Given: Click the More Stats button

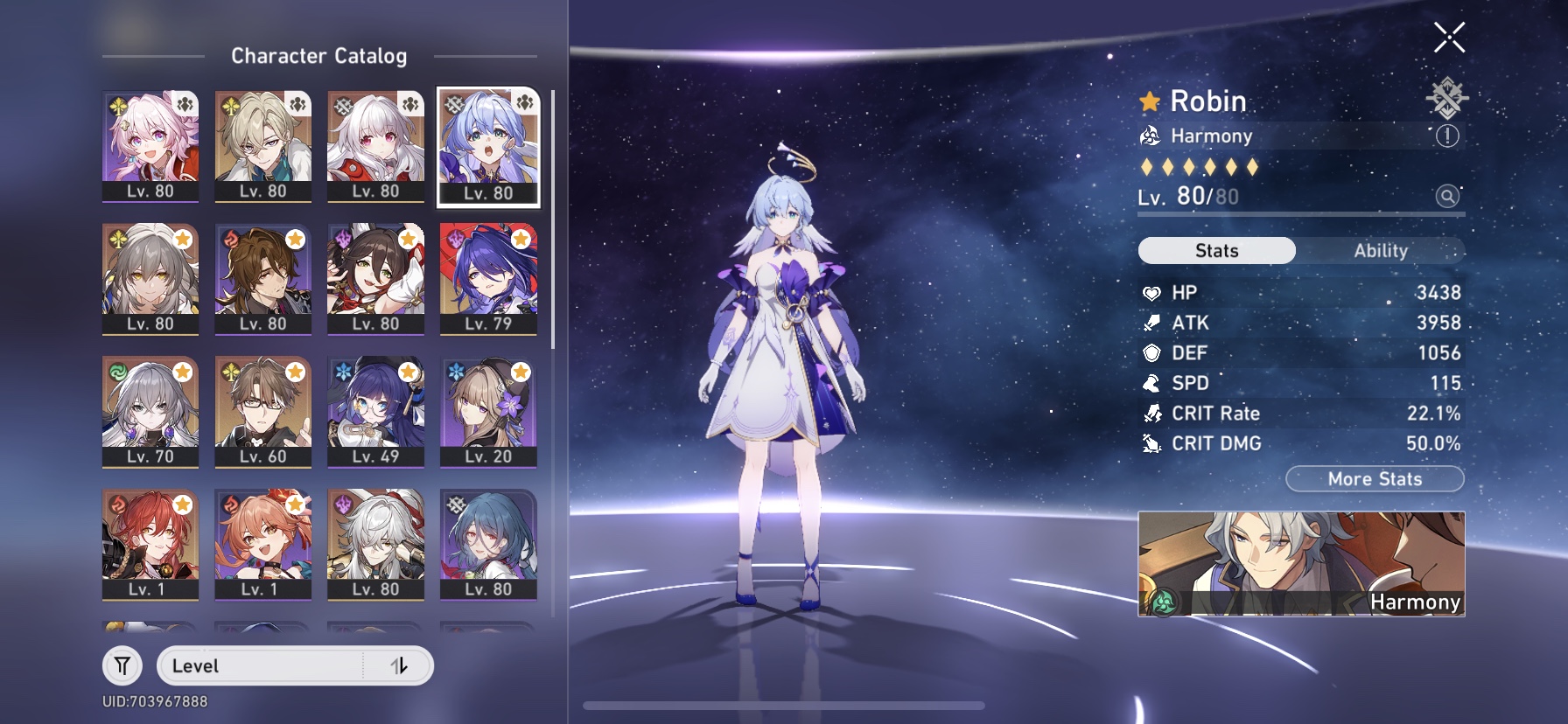Looking at the screenshot, I should [1375, 479].
